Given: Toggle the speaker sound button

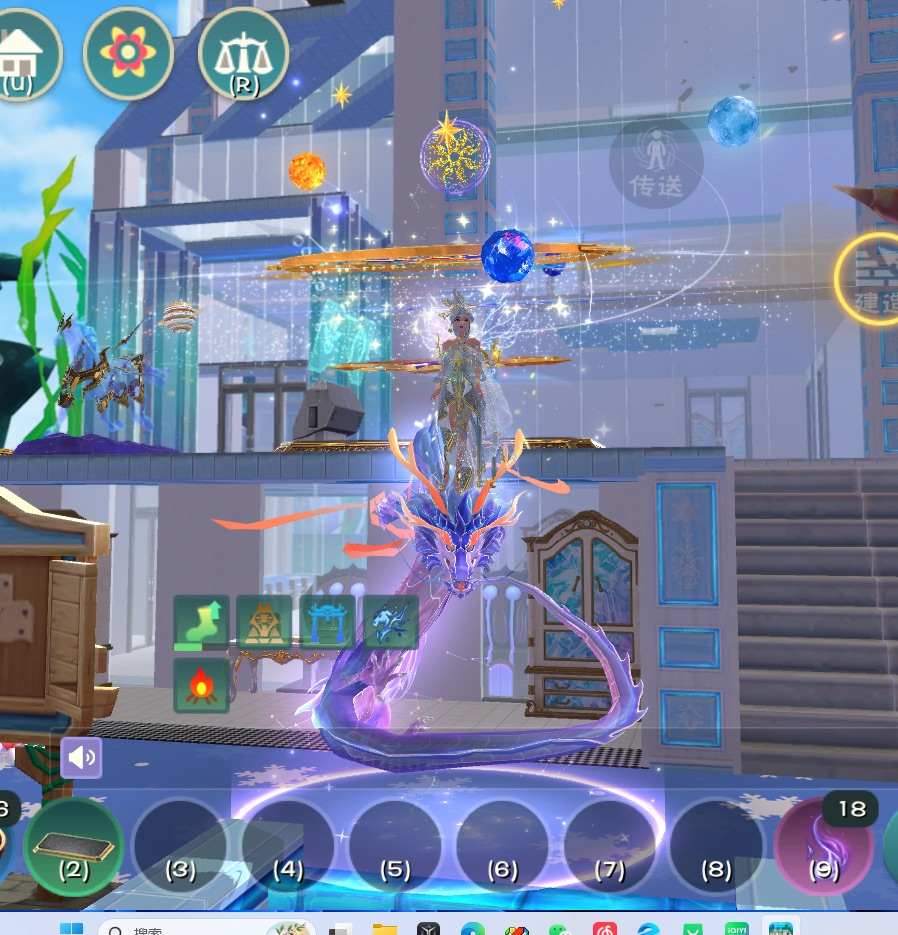Looking at the screenshot, I should [x=81, y=758].
